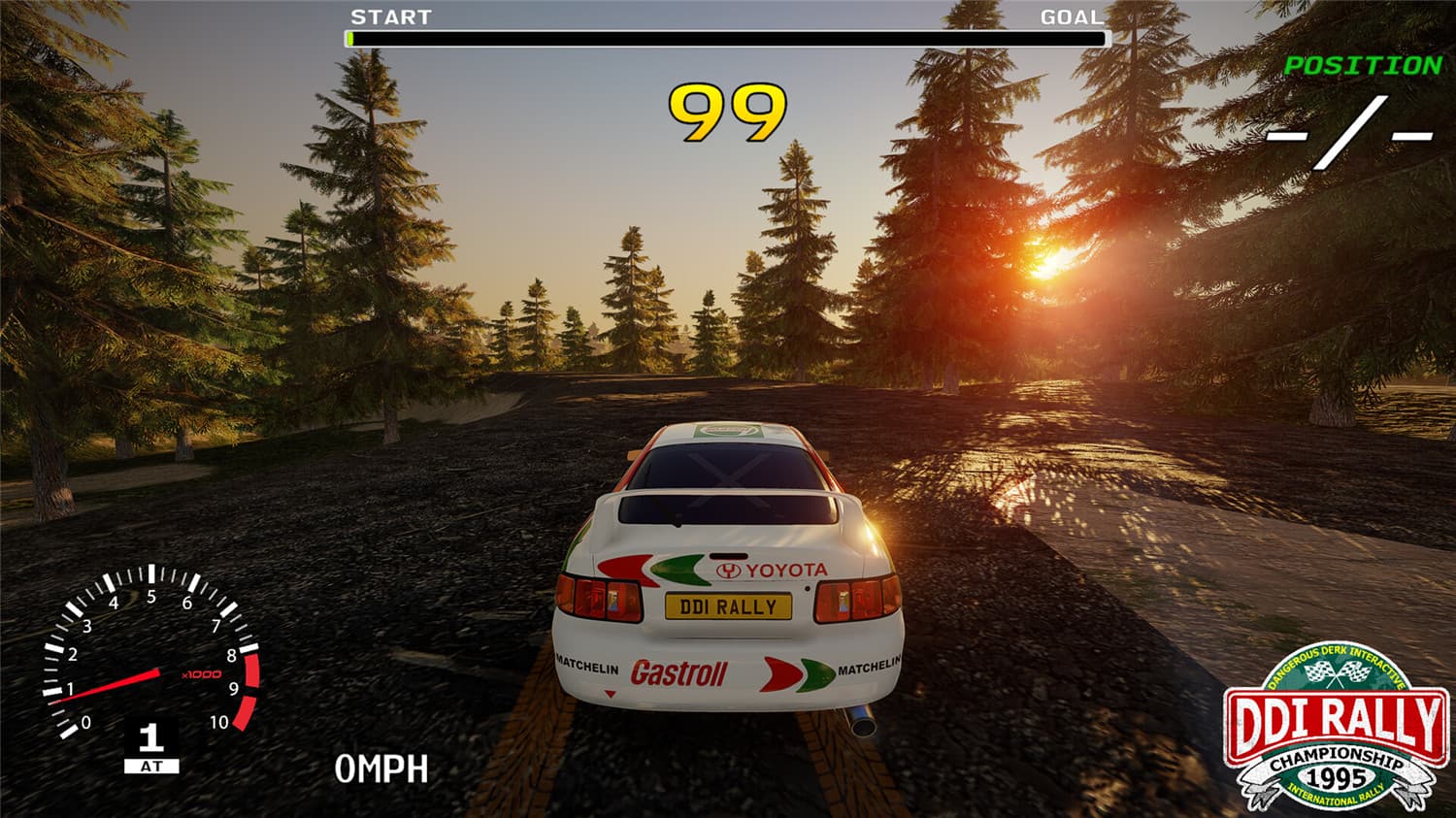Click the YOYOTA logo on the car
The width and height of the screenshot is (1456, 818).
(772, 571)
